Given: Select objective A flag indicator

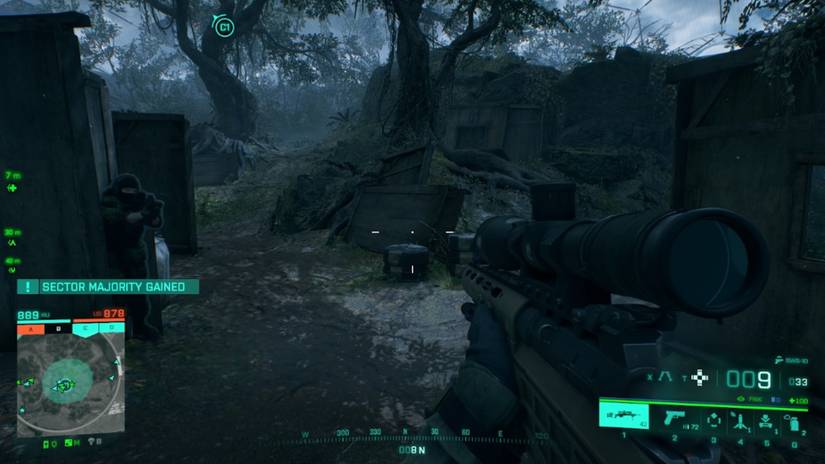Looking at the screenshot, I should pos(31,327).
